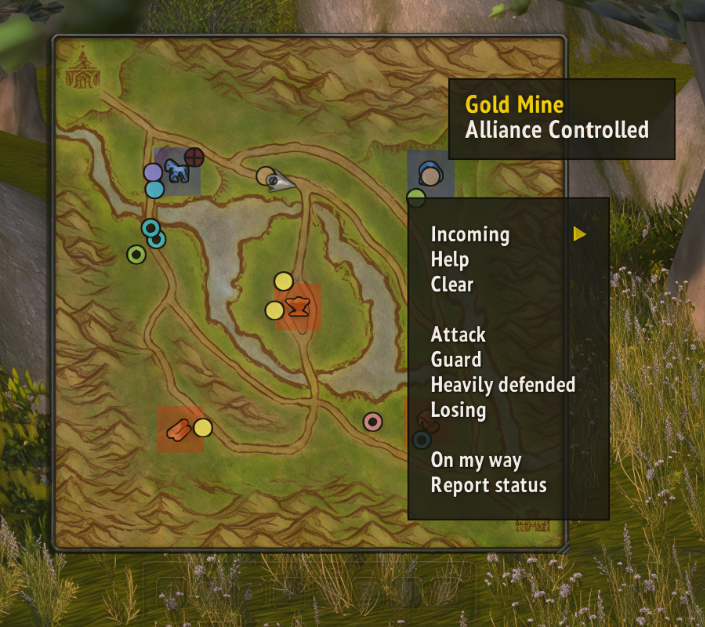Click the Blacksmith anvil node on map
The width and height of the screenshot is (705, 627).
(x=298, y=305)
